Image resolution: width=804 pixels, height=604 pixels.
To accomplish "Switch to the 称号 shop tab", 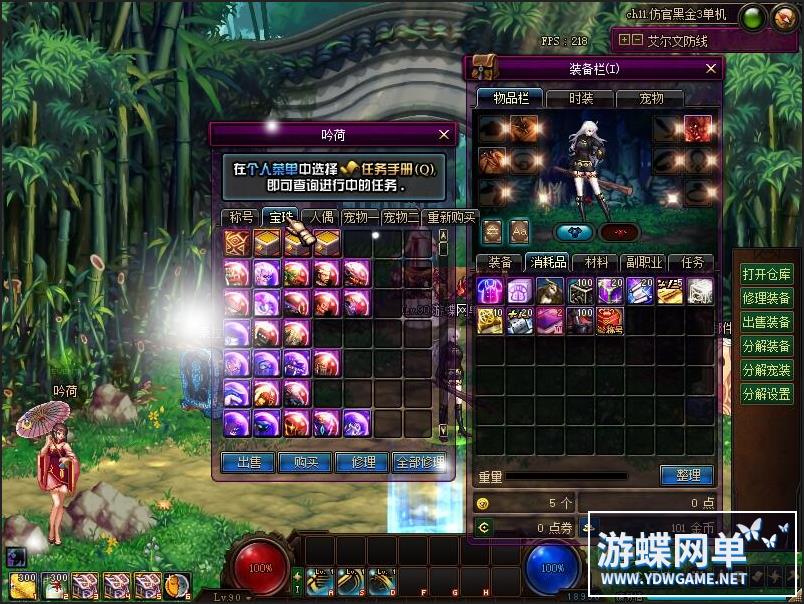I will (x=241, y=217).
